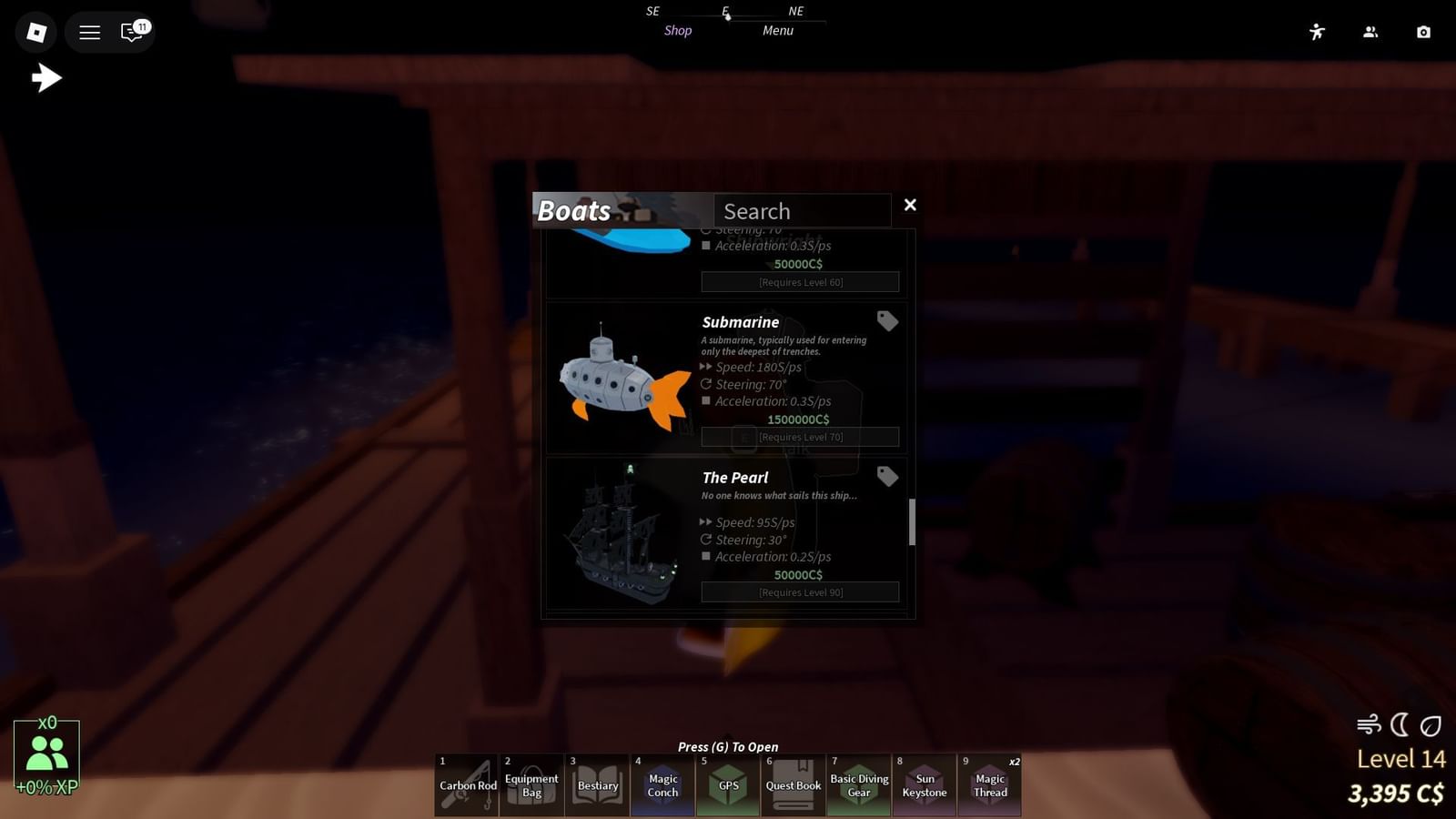Open the Equipment Bag from the hotbar
1456x819 pixels.
click(531, 784)
